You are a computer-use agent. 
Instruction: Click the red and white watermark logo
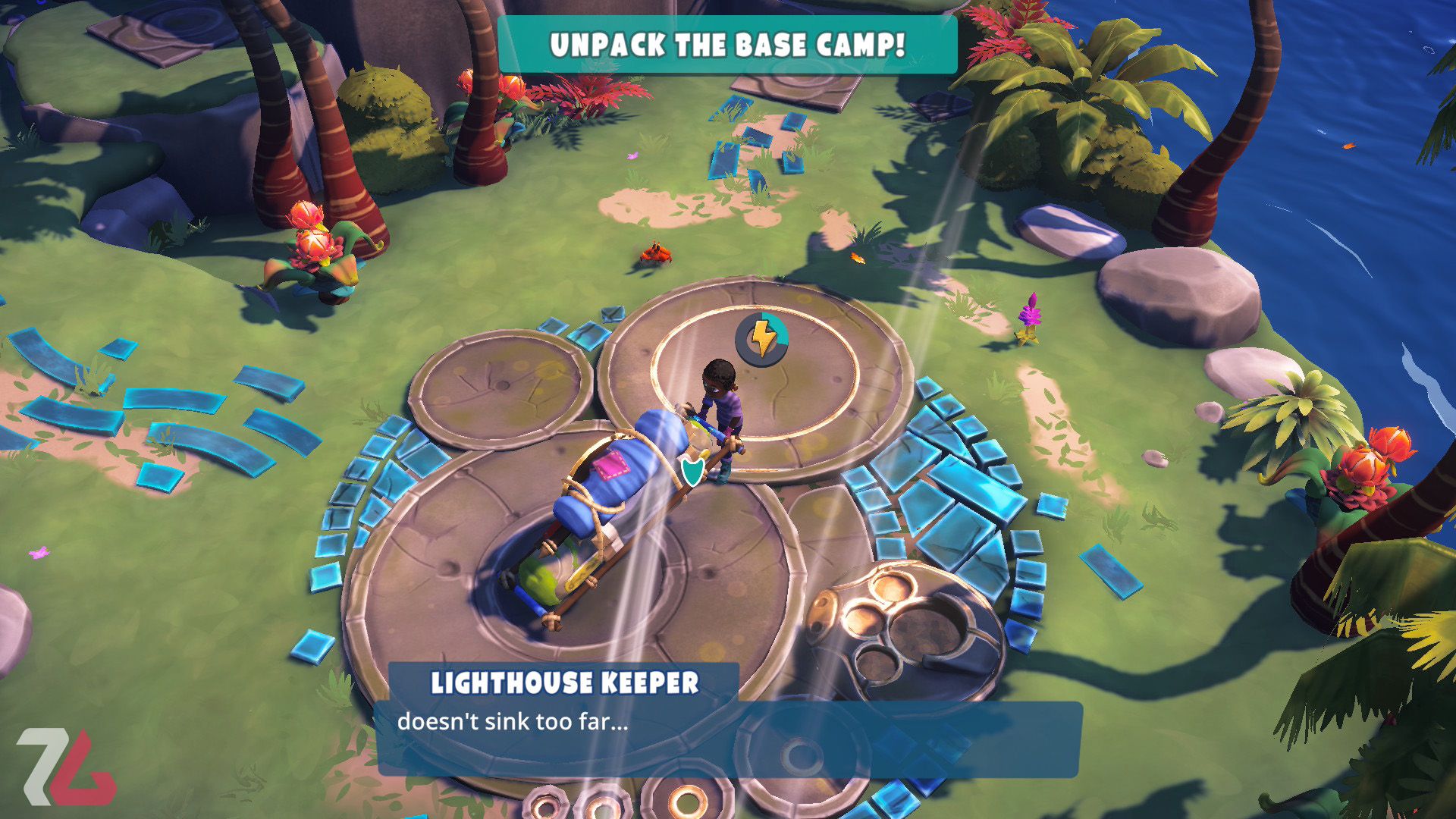click(67, 766)
